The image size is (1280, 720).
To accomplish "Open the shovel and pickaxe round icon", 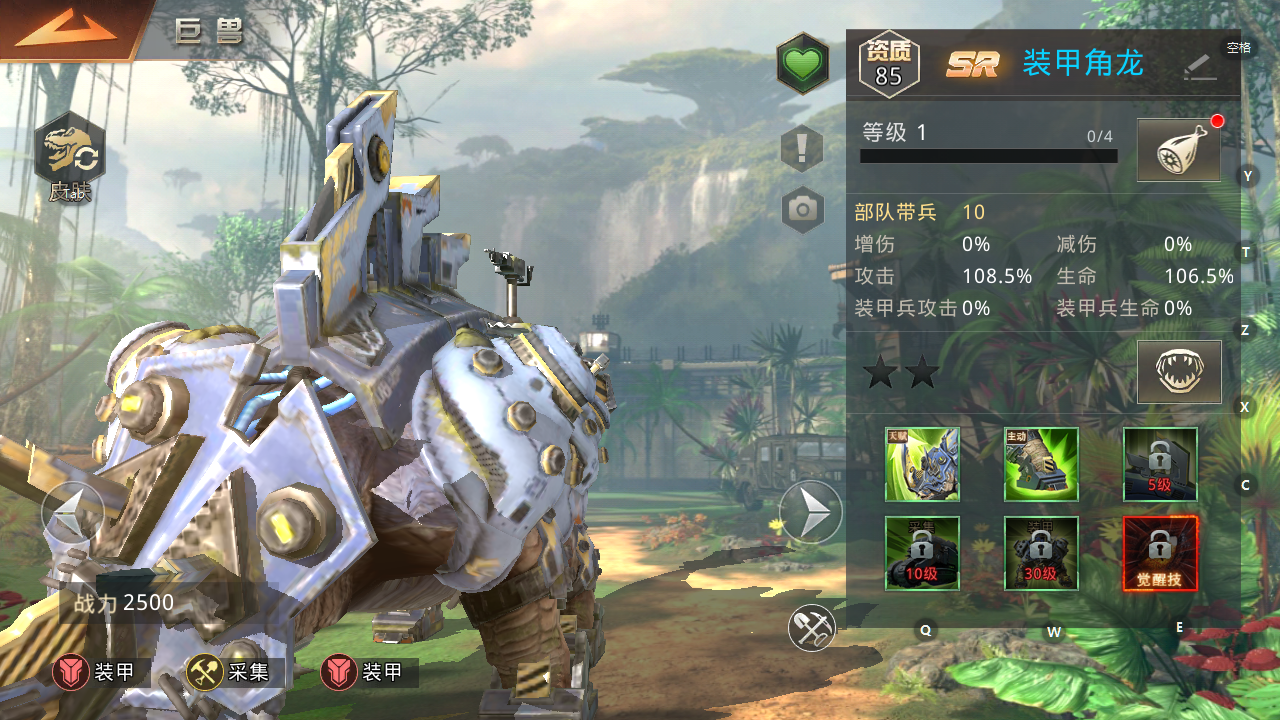I will coord(811,627).
